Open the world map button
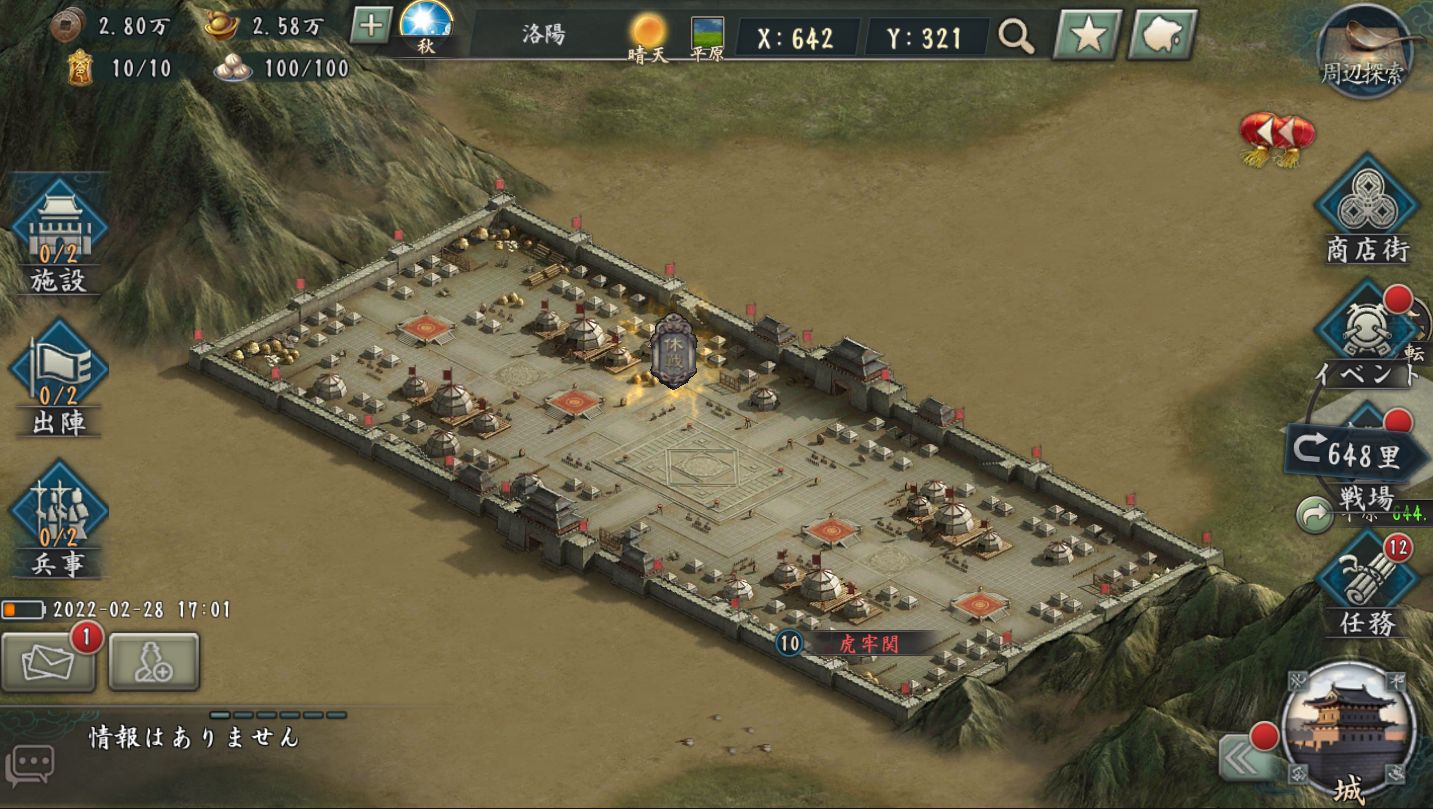This screenshot has width=1433, height=809. pyautogui.click(x=1162, y=37)
